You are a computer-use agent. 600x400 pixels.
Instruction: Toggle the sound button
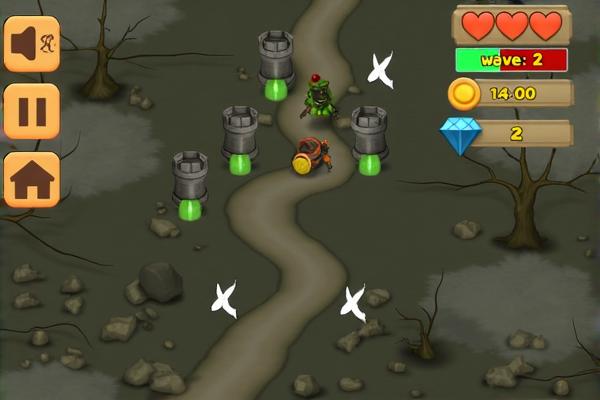(x=32, y=43)
